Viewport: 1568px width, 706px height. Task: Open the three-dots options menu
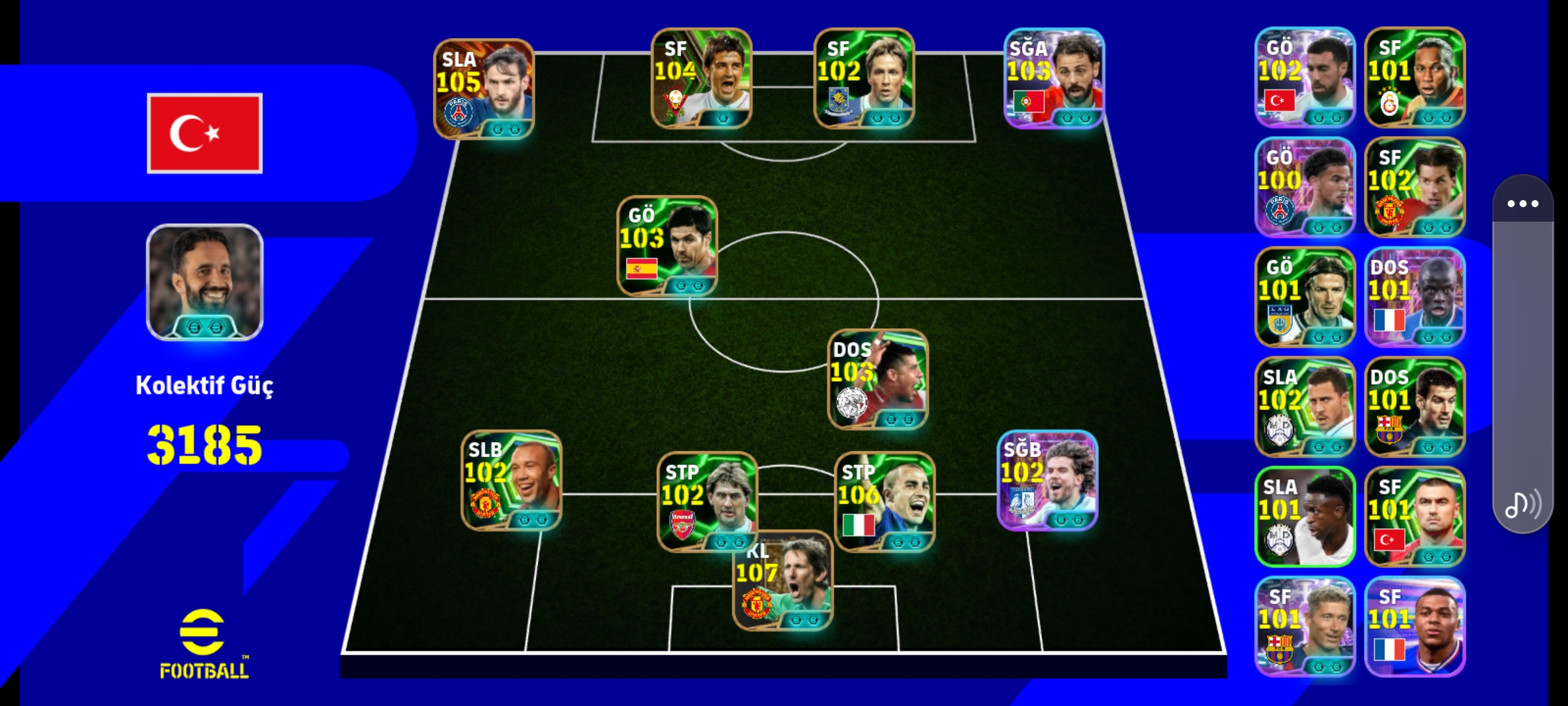[x=1523, y=203]
